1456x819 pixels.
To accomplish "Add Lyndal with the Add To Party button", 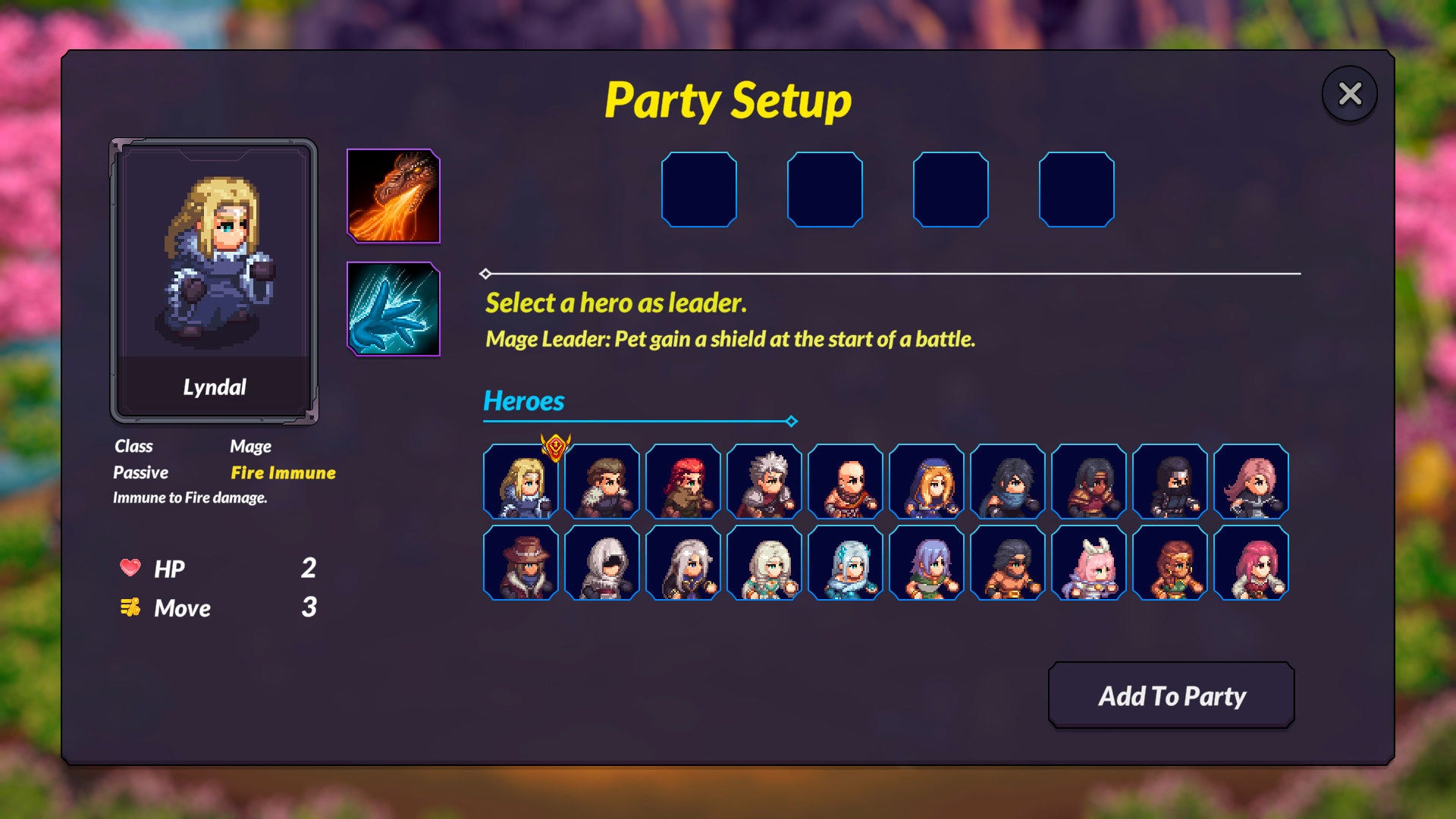I will 1171,695.
